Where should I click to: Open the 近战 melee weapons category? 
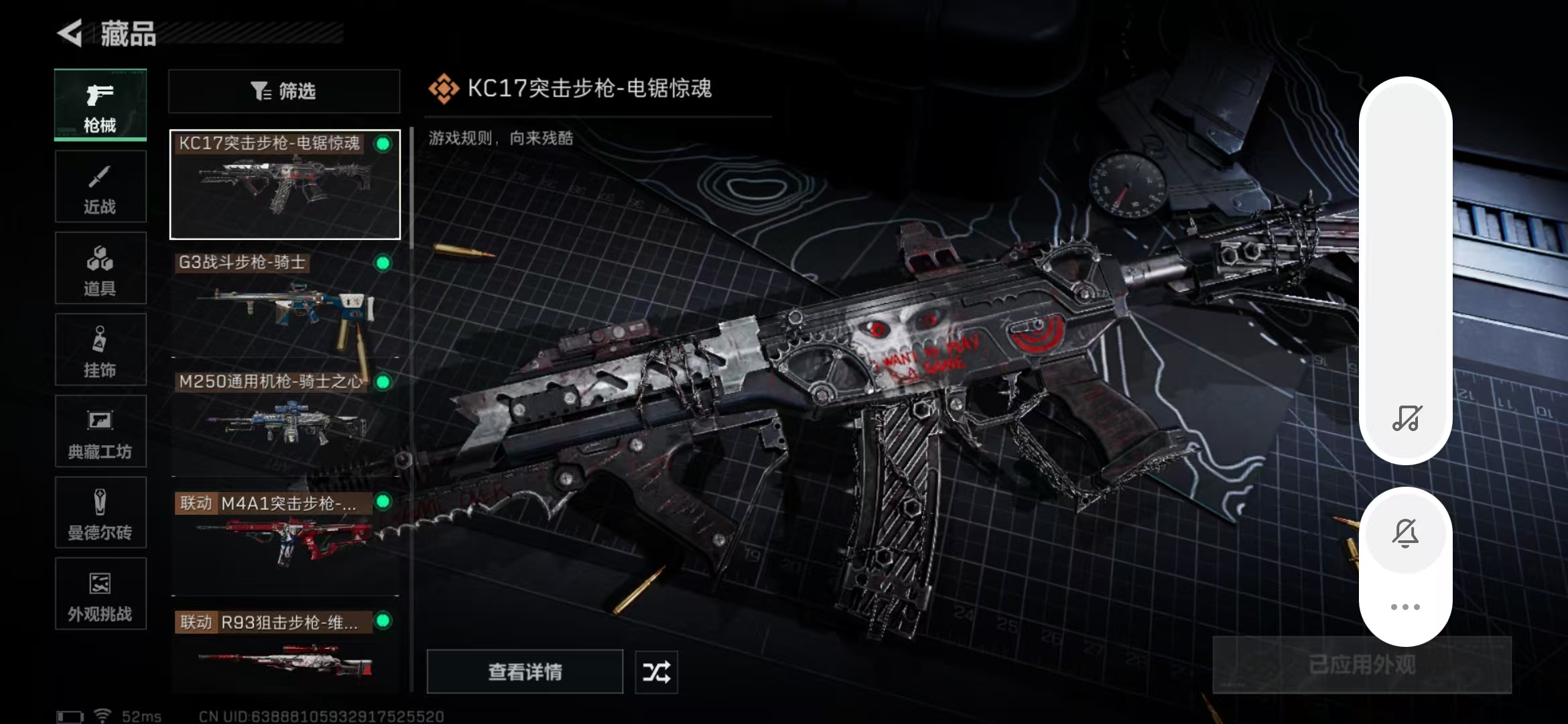[x=100, y=186]
